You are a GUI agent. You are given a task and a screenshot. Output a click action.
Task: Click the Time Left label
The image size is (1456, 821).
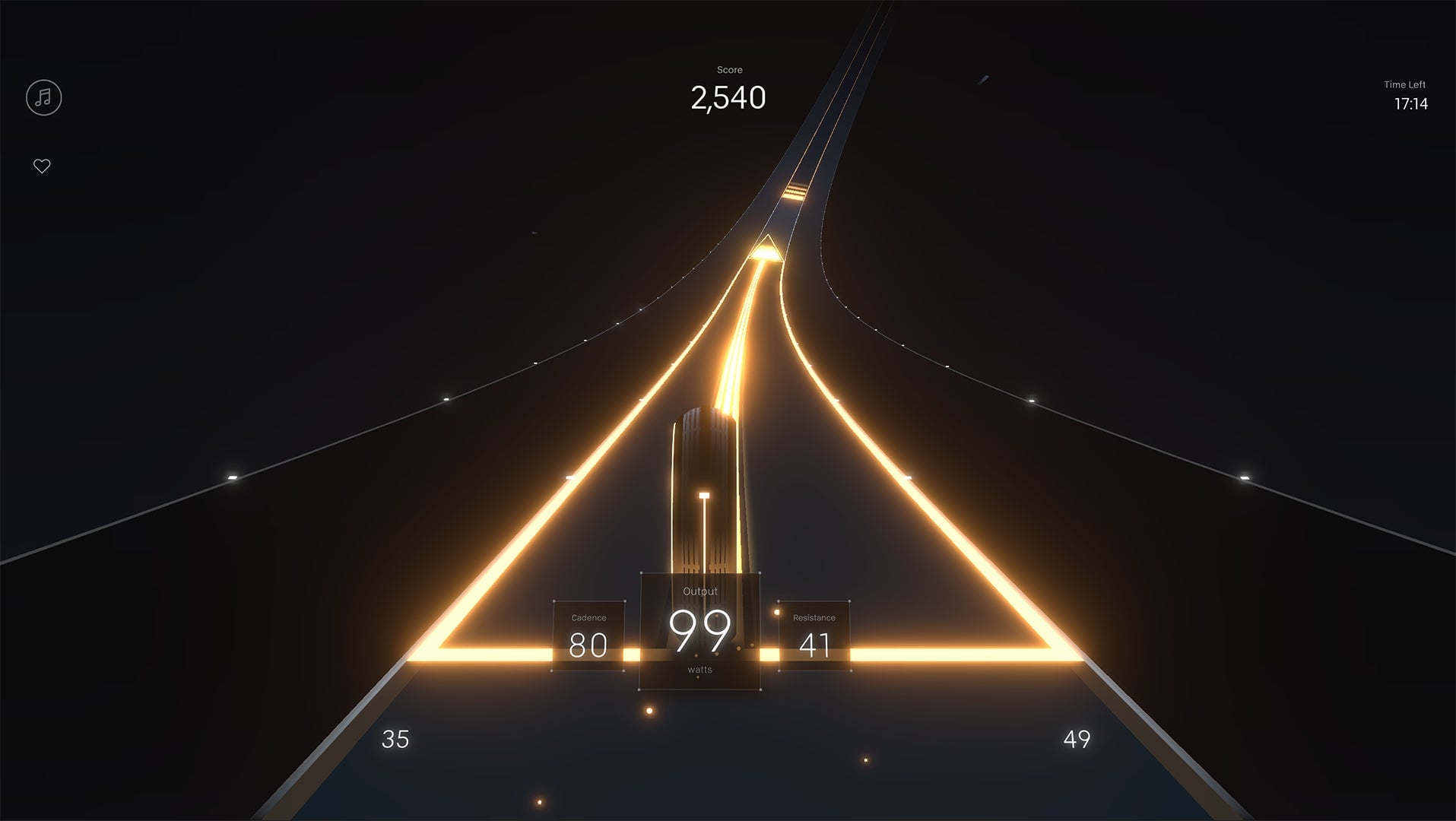click(x=1405, y=84)
